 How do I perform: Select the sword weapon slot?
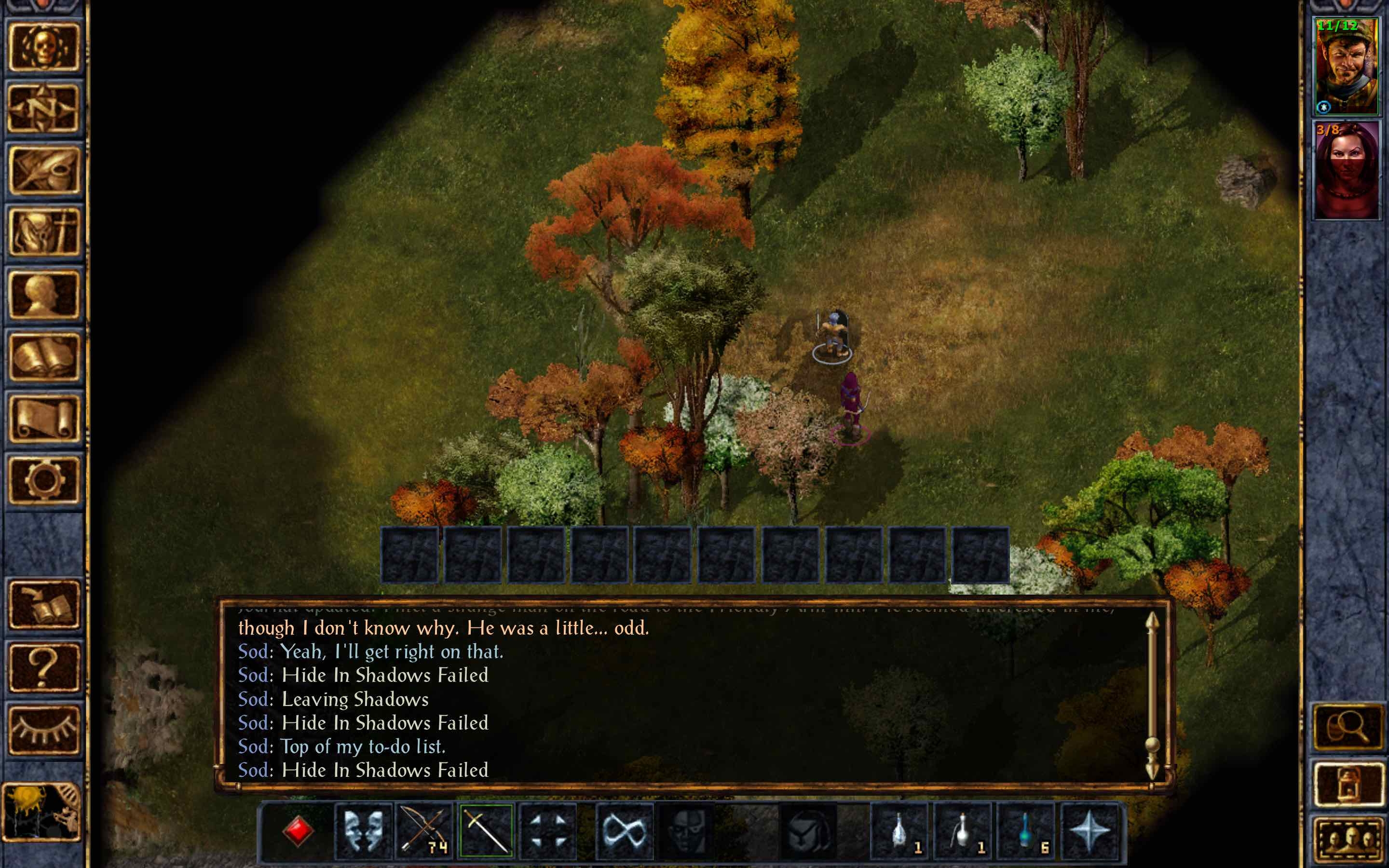click(x=486, y=832)
